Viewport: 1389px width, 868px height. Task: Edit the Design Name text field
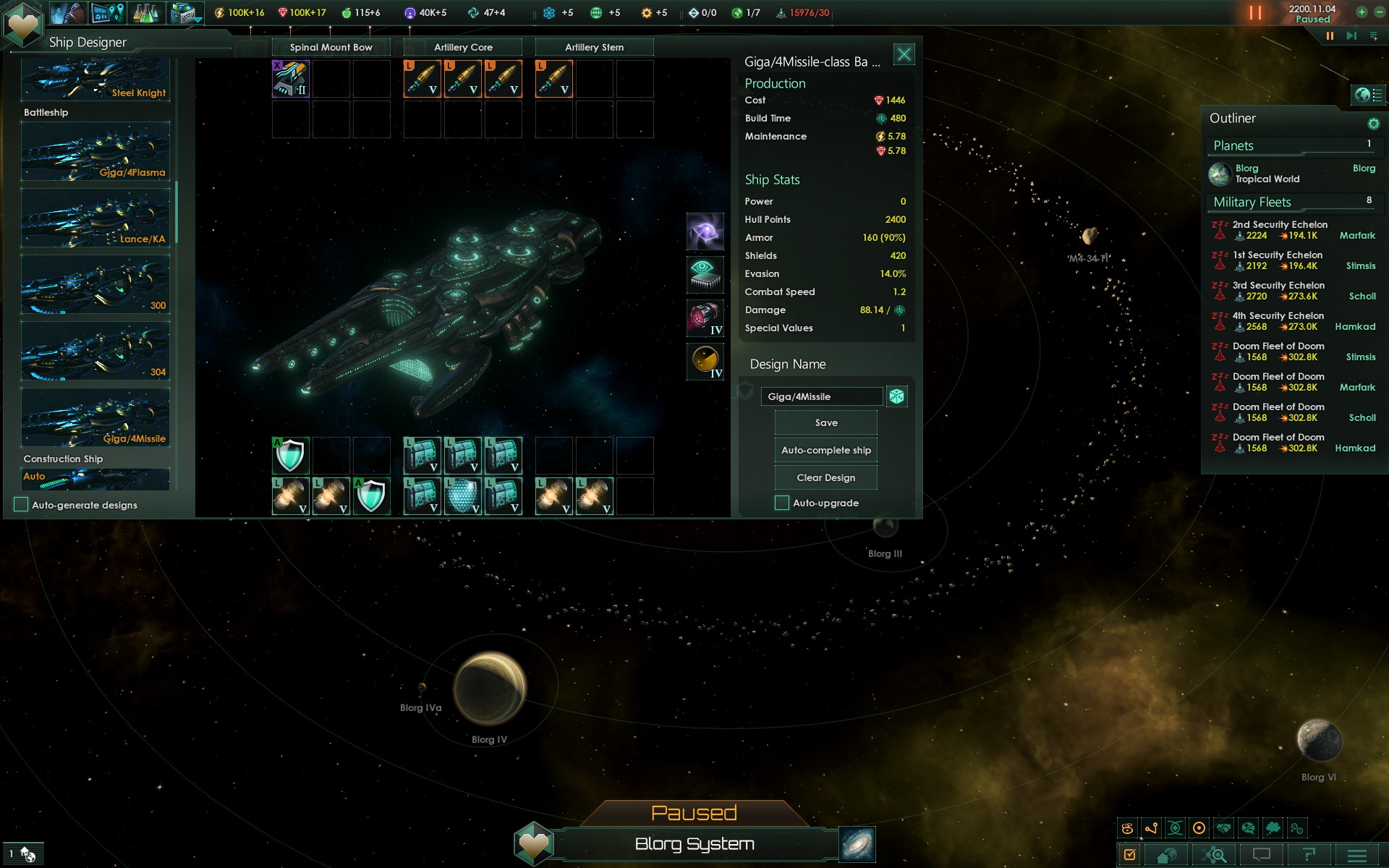pos(821,396)
